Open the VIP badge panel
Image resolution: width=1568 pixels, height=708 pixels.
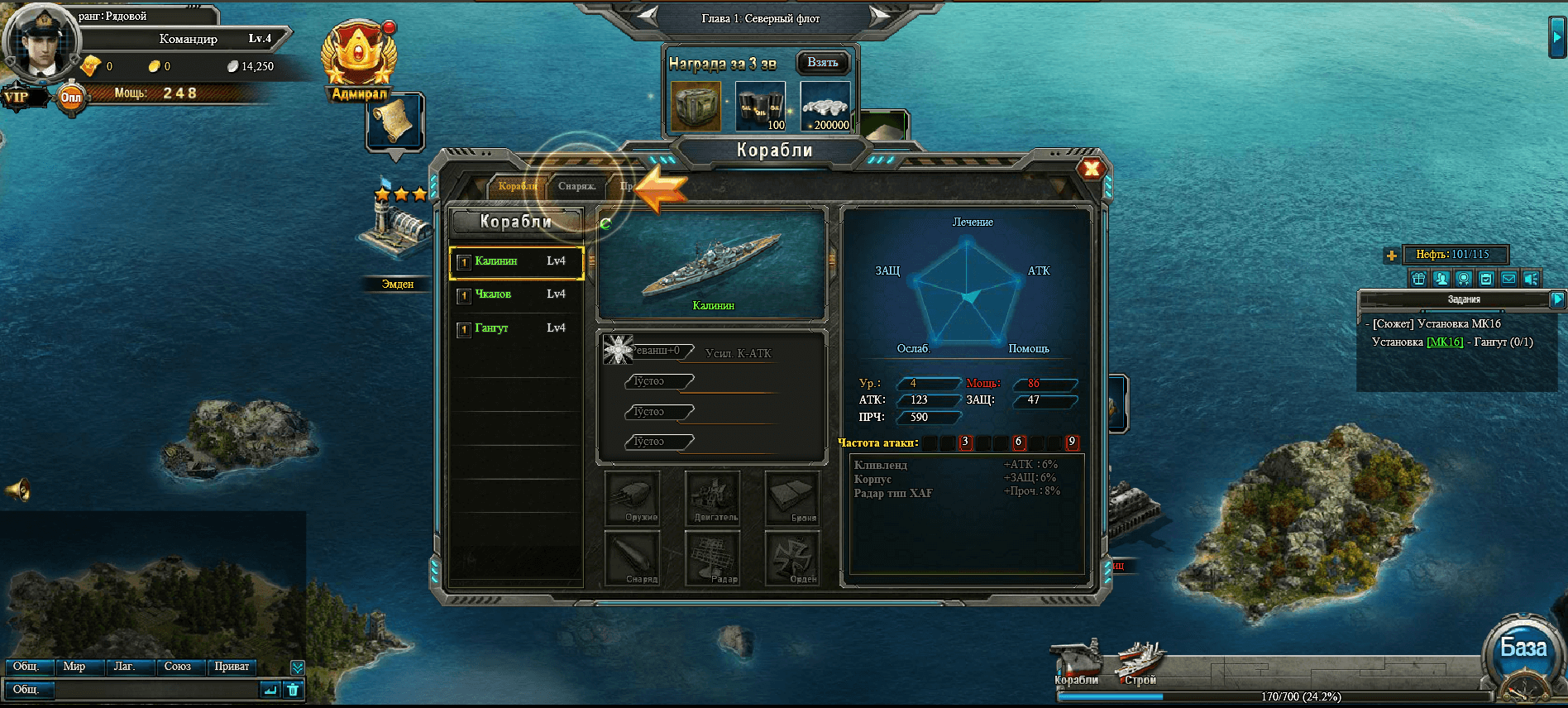click(17, 97)
